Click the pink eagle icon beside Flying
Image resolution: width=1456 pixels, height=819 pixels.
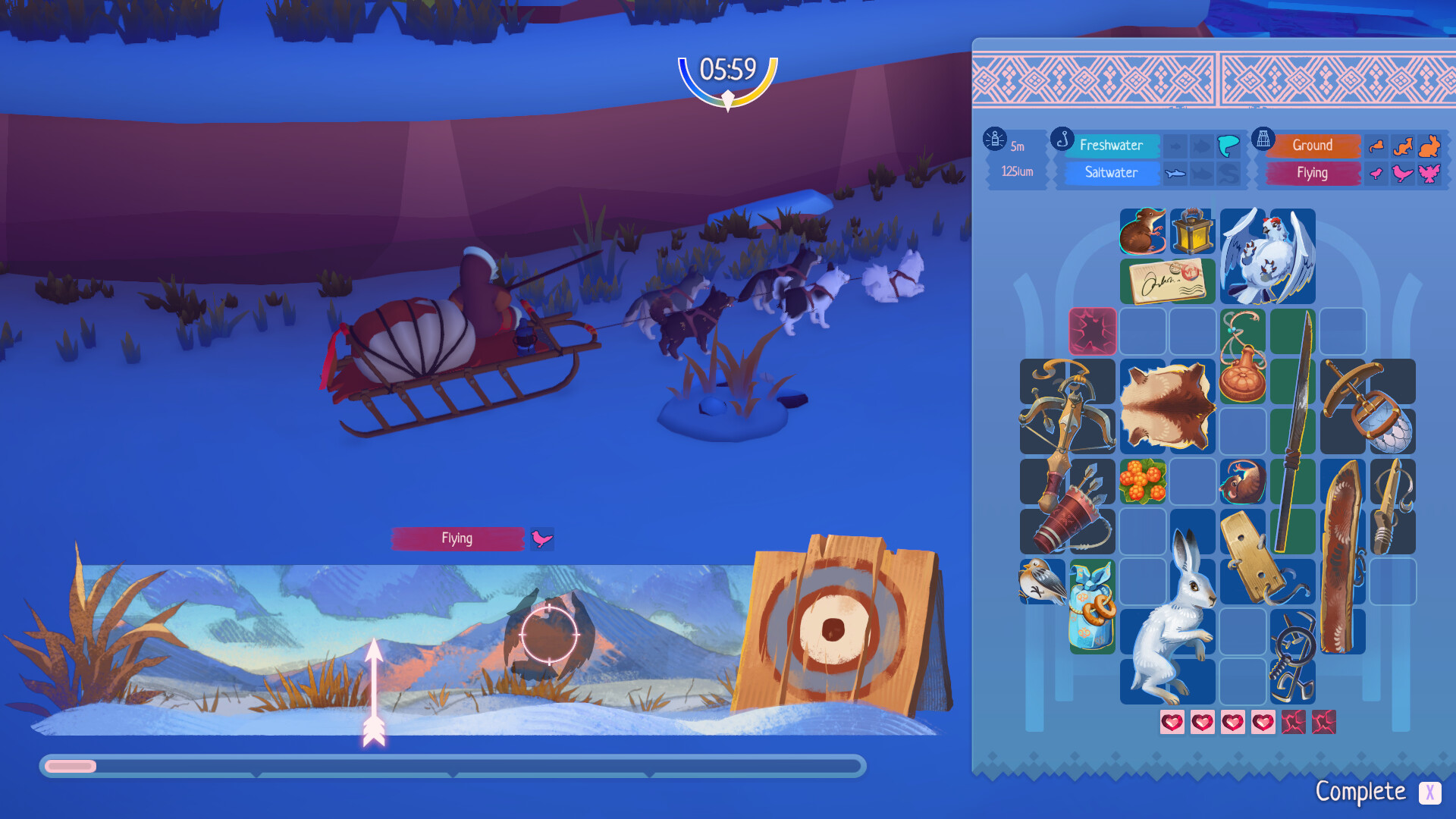(x=1429, y=174)
